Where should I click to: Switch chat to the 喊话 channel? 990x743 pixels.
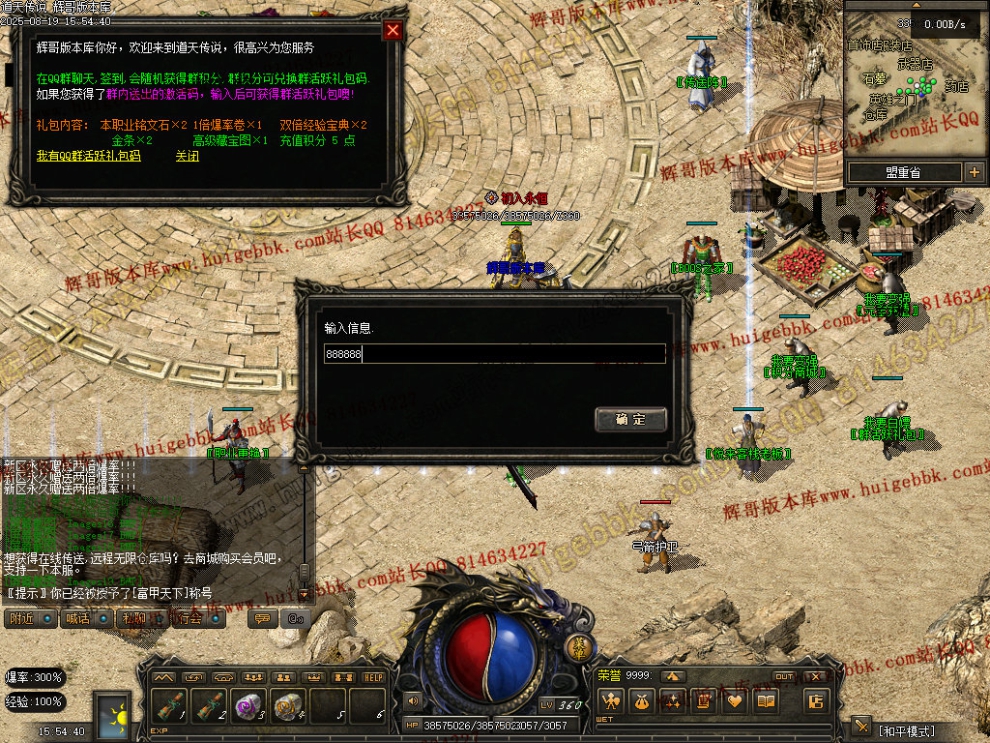(x=77, y=618)
